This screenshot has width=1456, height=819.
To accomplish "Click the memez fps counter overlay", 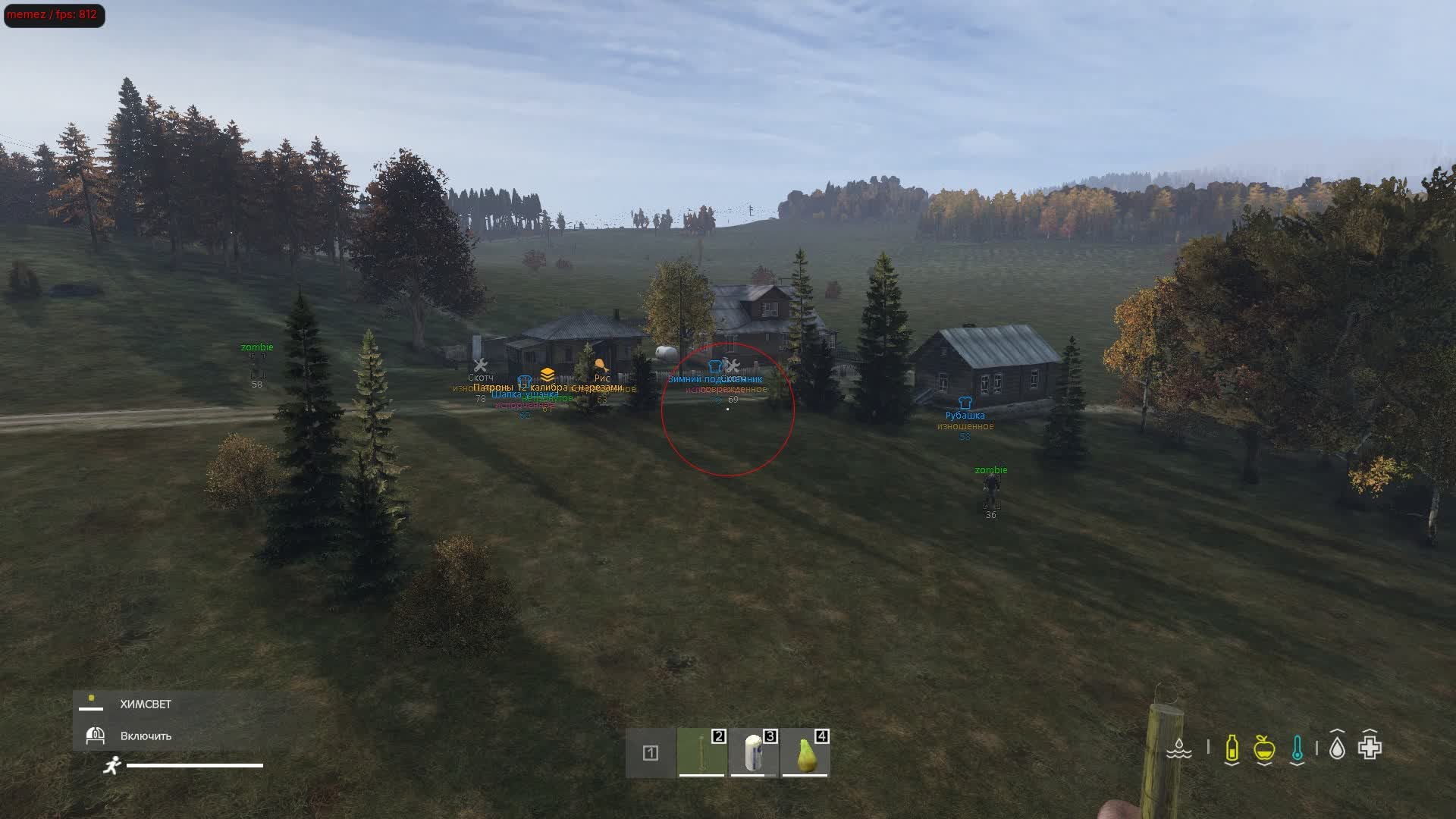I will tap(53, 13).
